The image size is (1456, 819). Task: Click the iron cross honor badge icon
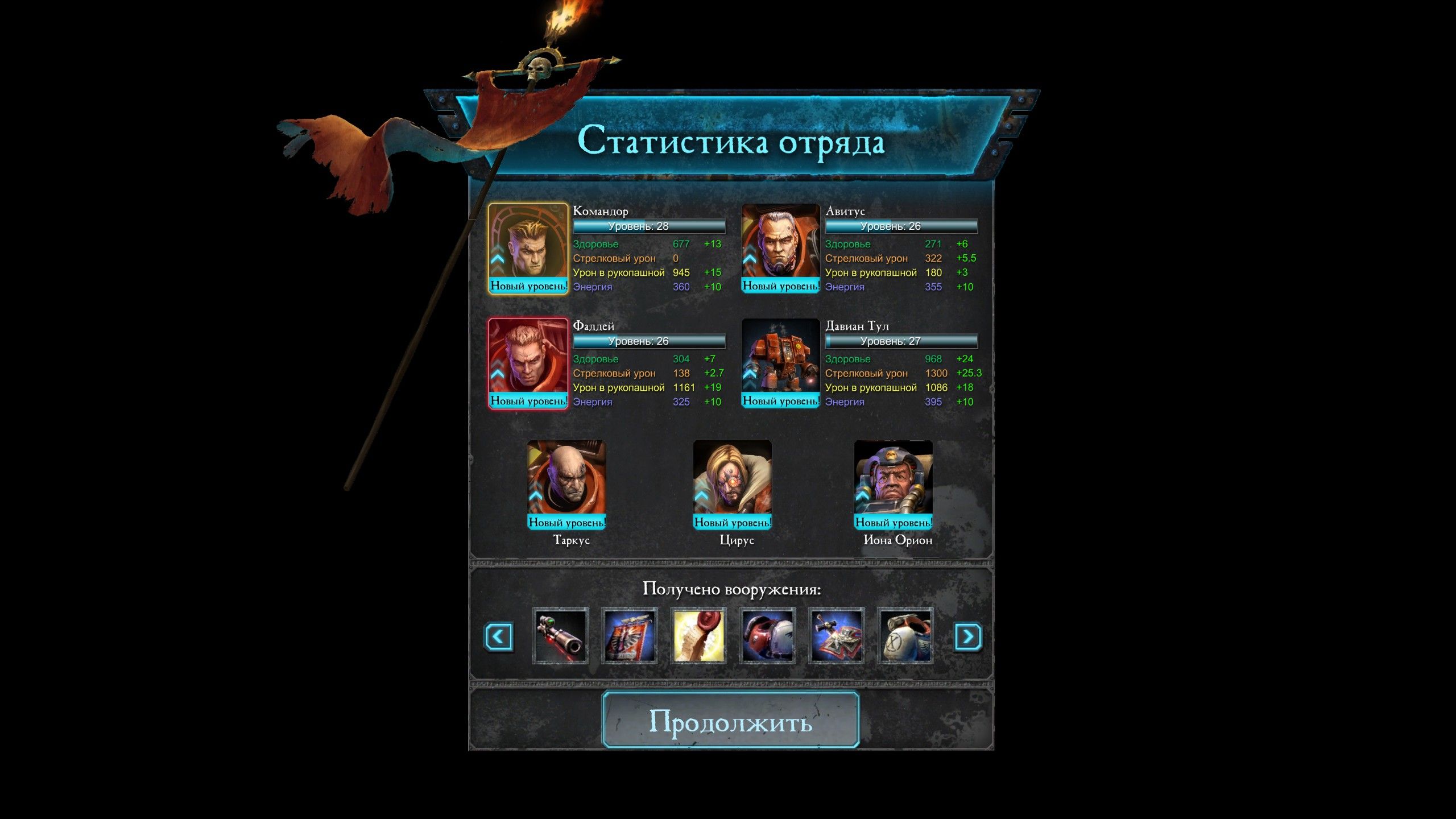[x=836, y=637]
